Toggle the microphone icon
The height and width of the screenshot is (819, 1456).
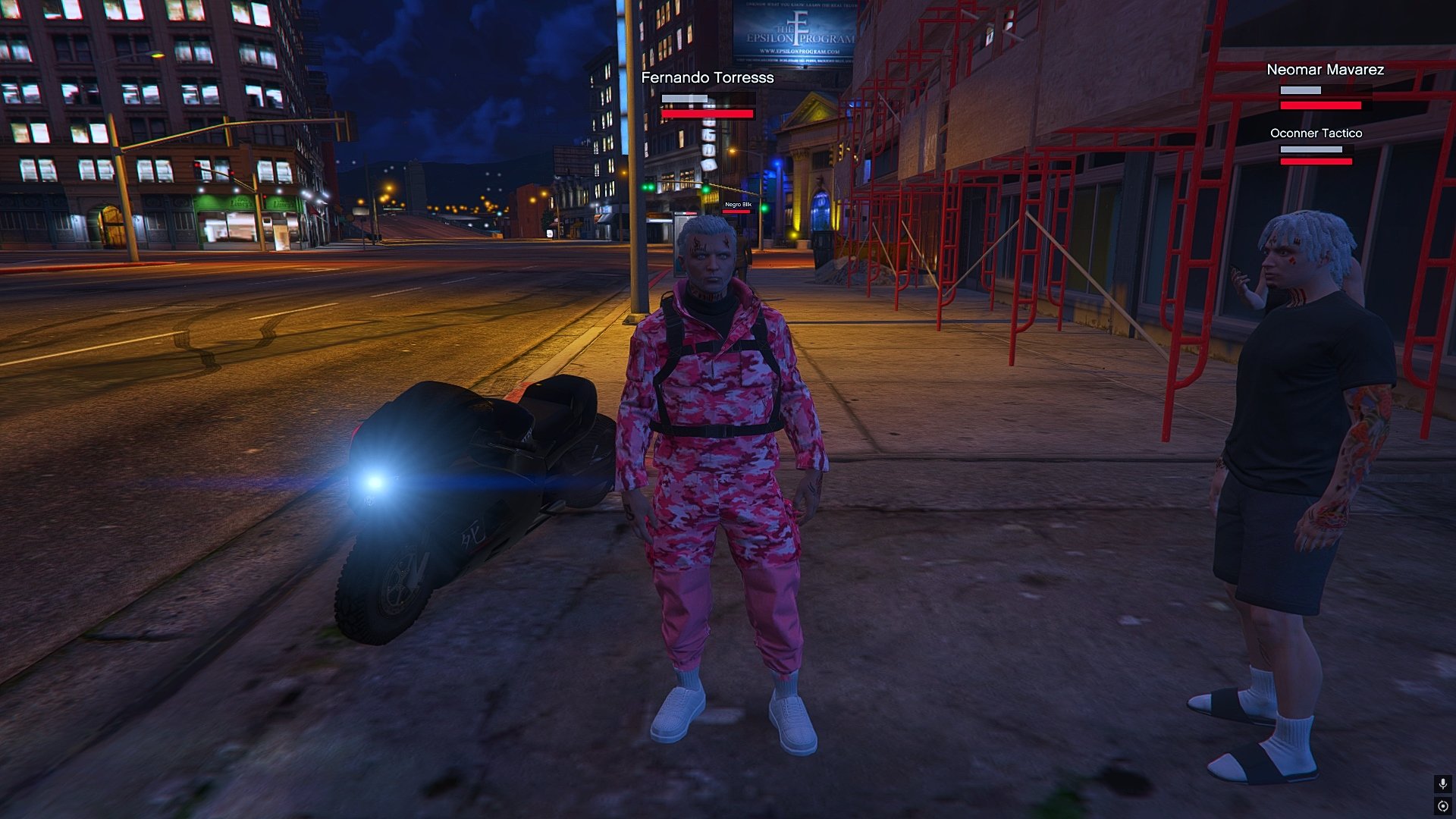[x=1442, y=784]
